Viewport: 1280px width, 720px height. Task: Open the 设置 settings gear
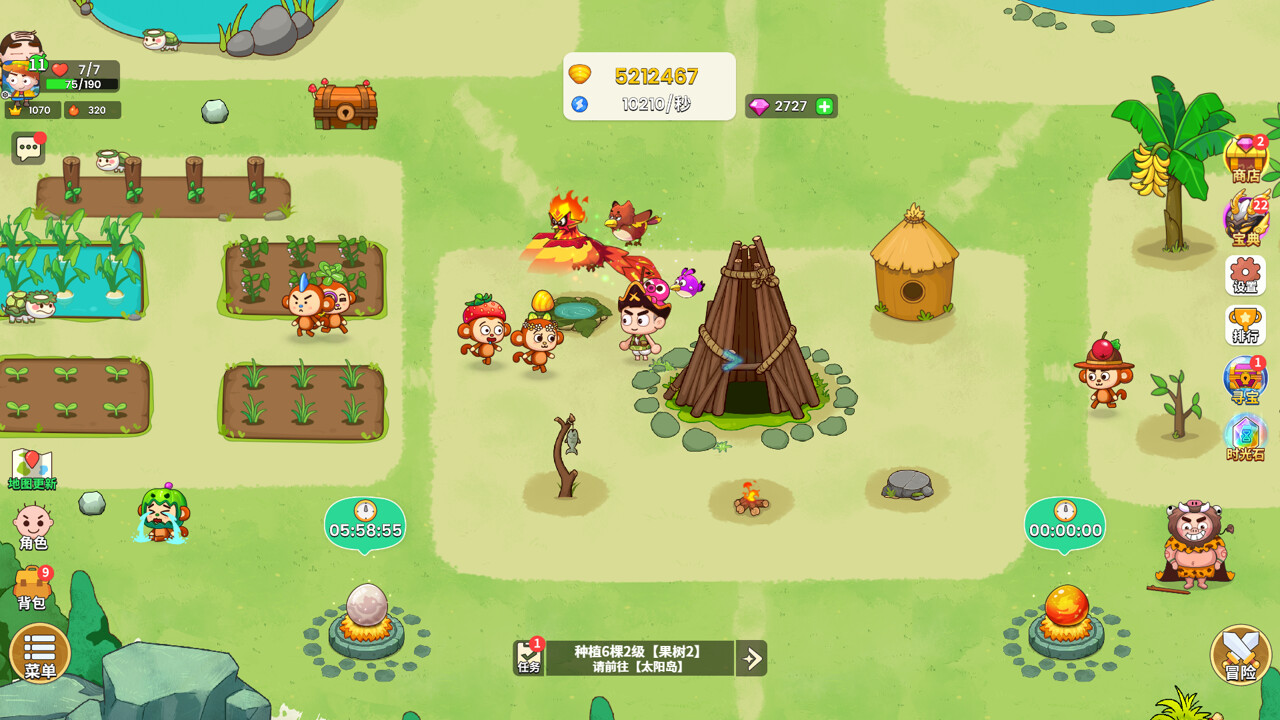(1245, 275)
